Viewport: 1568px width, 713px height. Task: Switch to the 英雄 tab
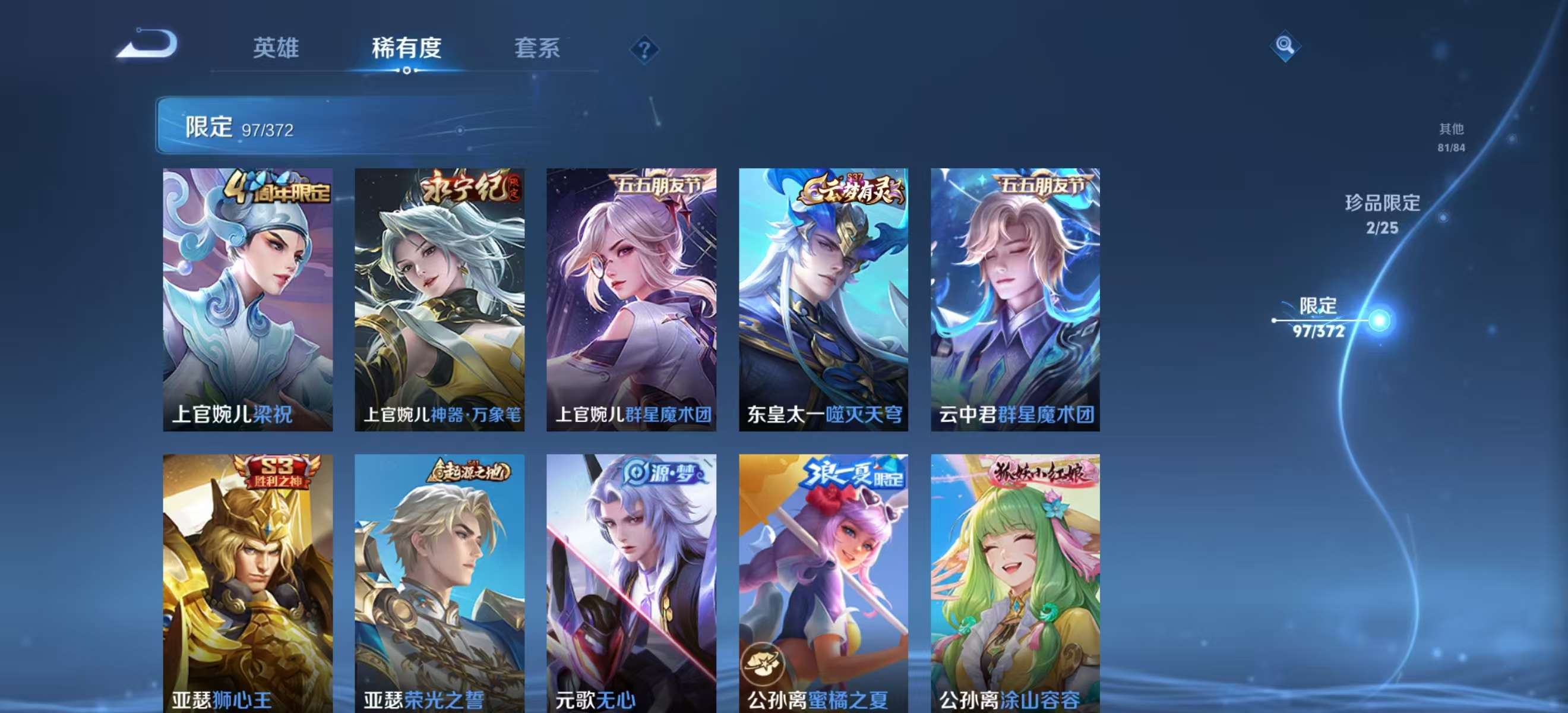pyautogui.click(x=277, y=49)
